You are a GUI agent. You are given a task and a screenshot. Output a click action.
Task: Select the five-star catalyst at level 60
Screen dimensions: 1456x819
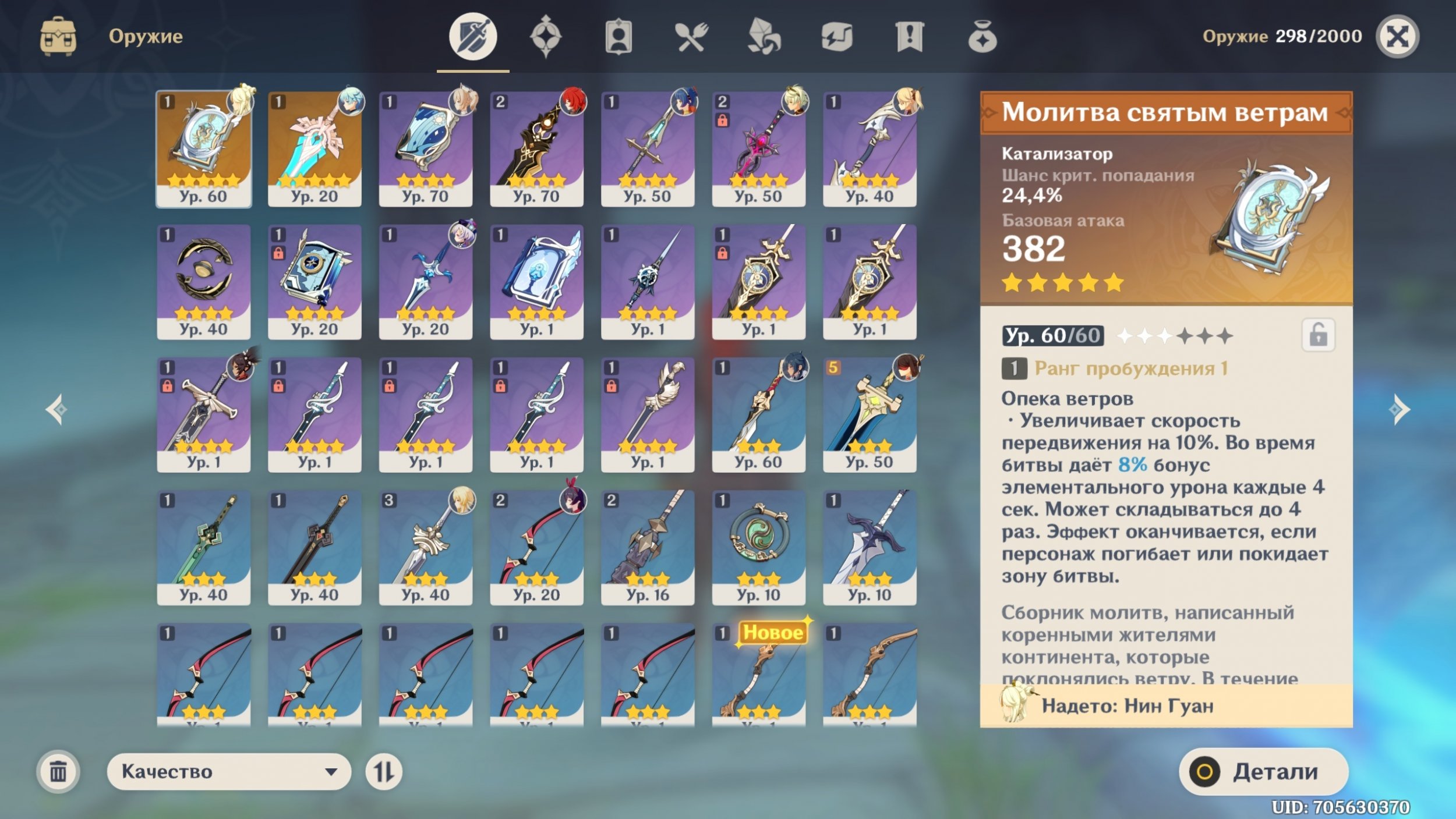pos(204,148)
